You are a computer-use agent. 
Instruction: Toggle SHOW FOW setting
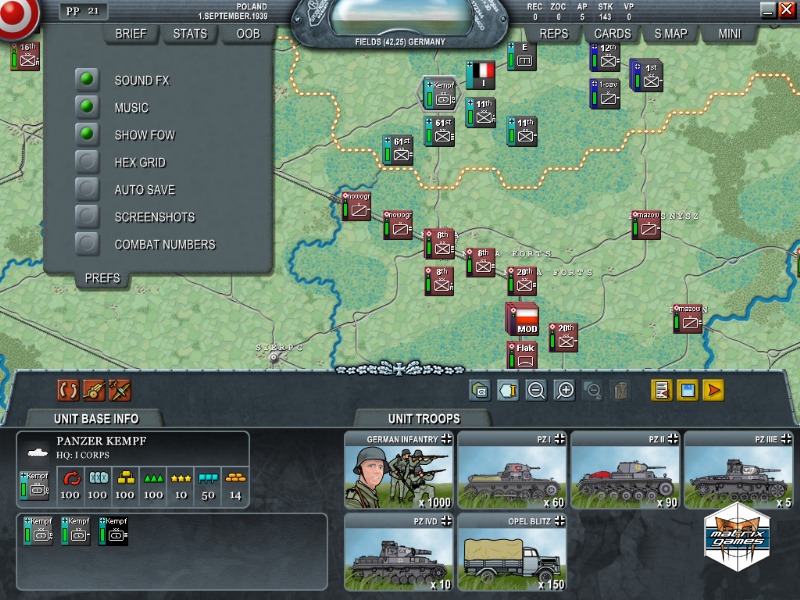point(88,134)
